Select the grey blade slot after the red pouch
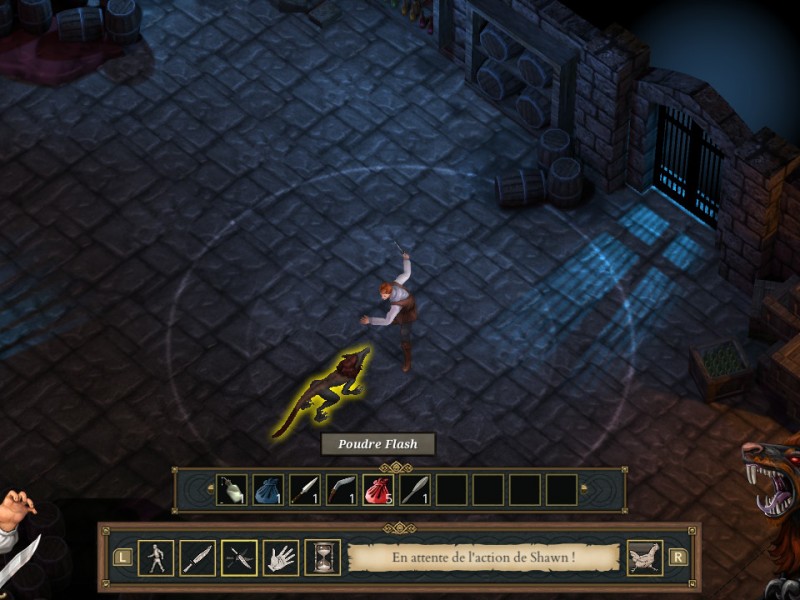The width and height of the screenshot is (800, 600). (414, 490)
